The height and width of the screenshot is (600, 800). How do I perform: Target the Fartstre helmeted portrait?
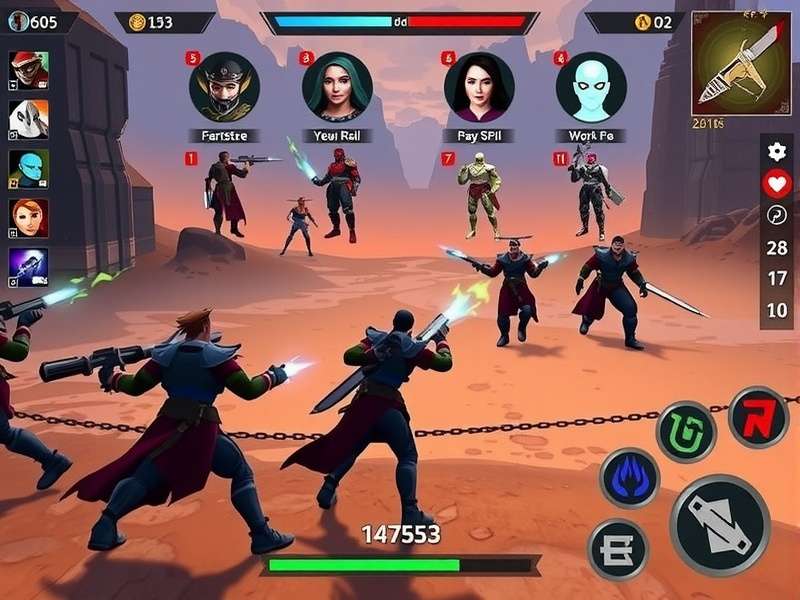[224, 87]
